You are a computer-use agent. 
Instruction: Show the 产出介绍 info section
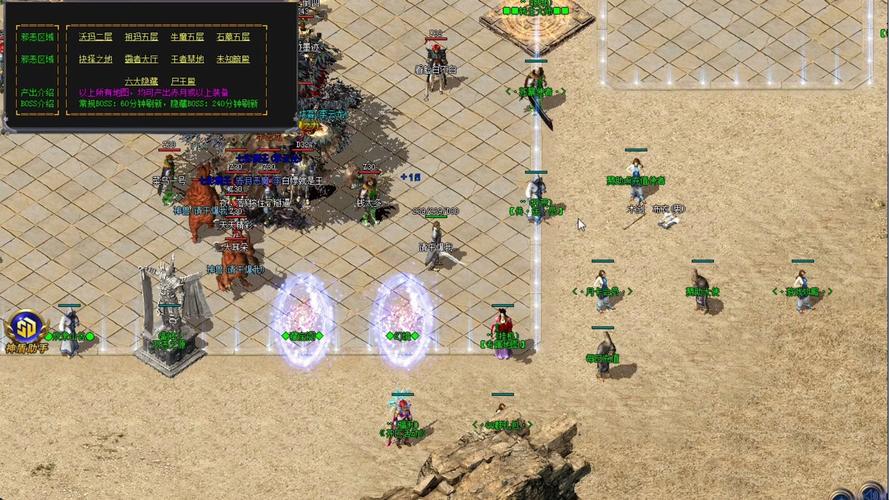pos(38,92)
